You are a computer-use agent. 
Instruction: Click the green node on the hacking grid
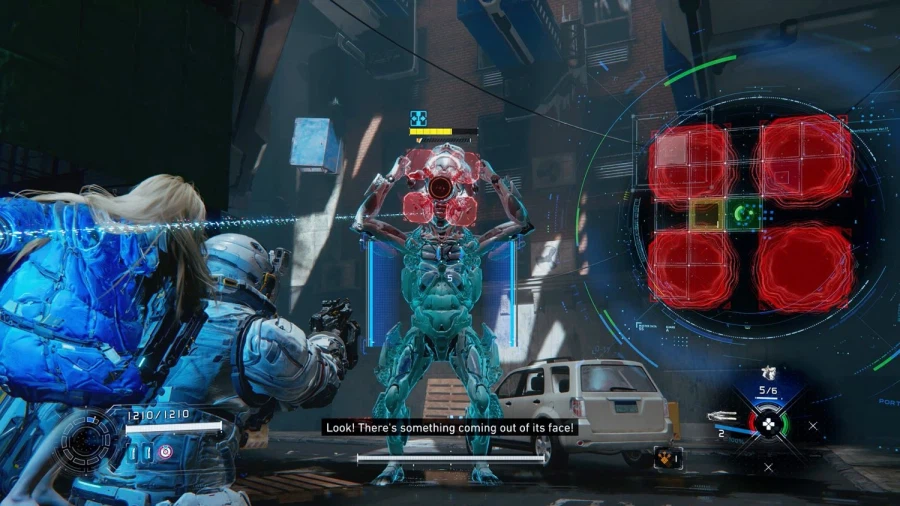coord(743,212)
